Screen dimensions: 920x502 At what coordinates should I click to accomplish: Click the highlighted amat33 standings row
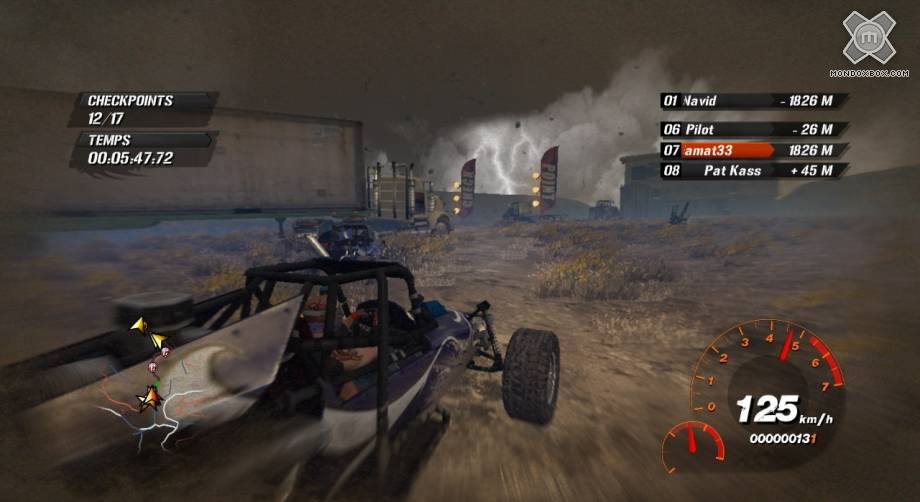pos(755,150)
